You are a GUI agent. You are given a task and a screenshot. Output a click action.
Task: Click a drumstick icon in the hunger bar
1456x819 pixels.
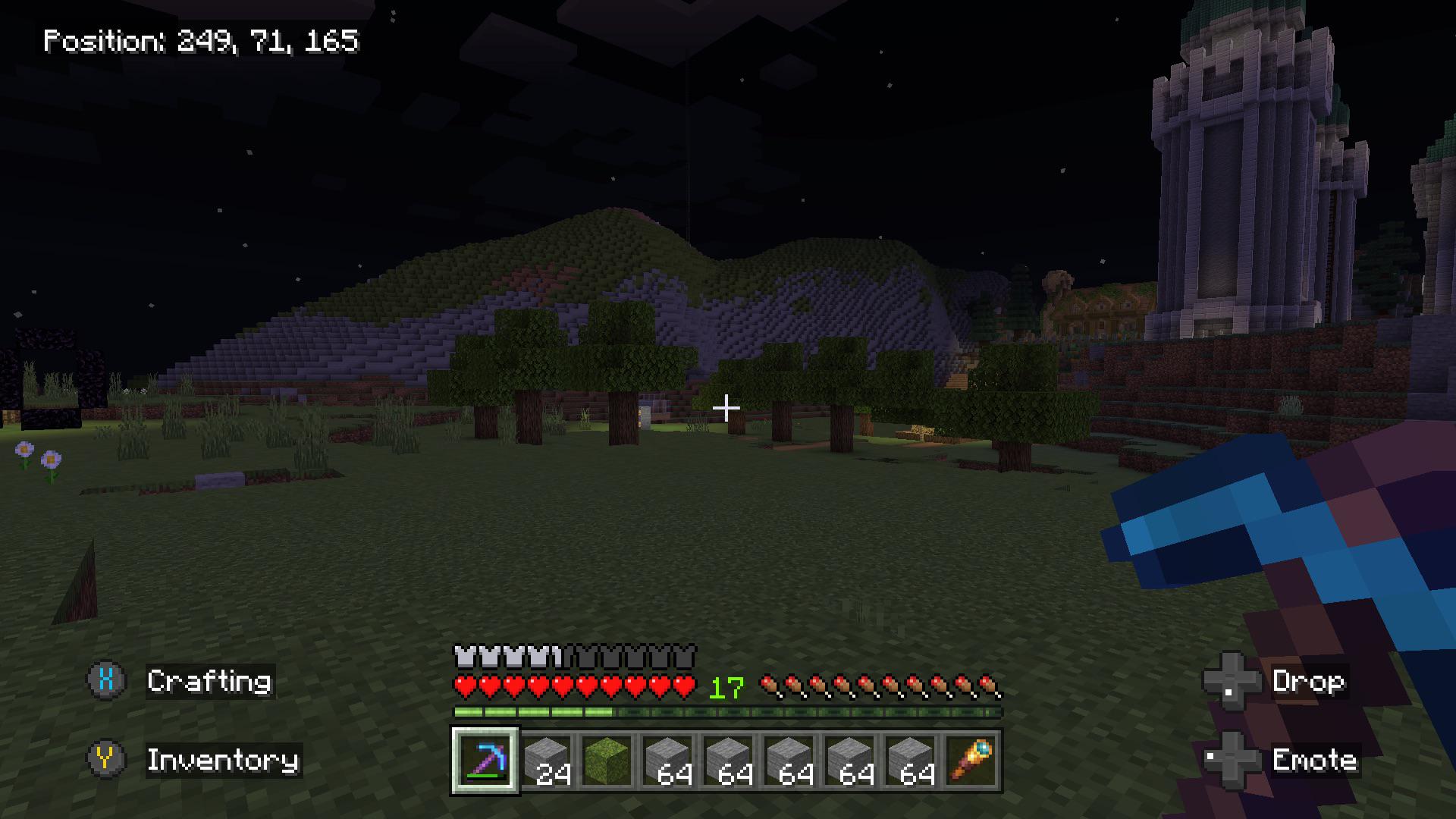(x=770, y=684)
